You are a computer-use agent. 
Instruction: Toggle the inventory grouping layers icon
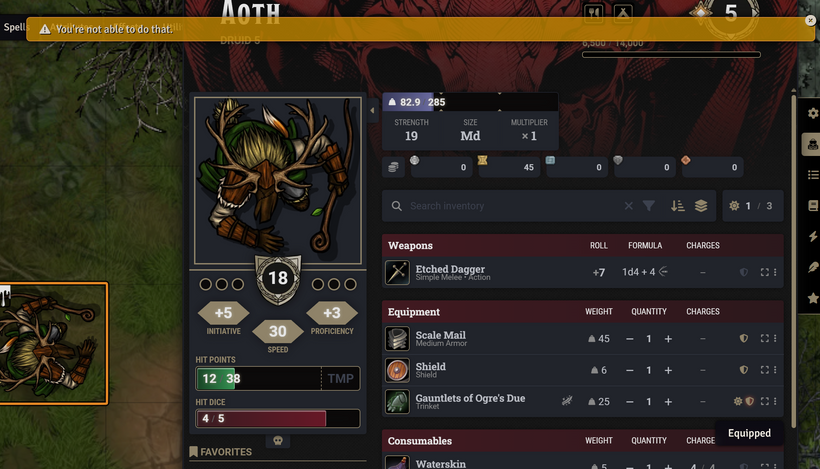701,206
